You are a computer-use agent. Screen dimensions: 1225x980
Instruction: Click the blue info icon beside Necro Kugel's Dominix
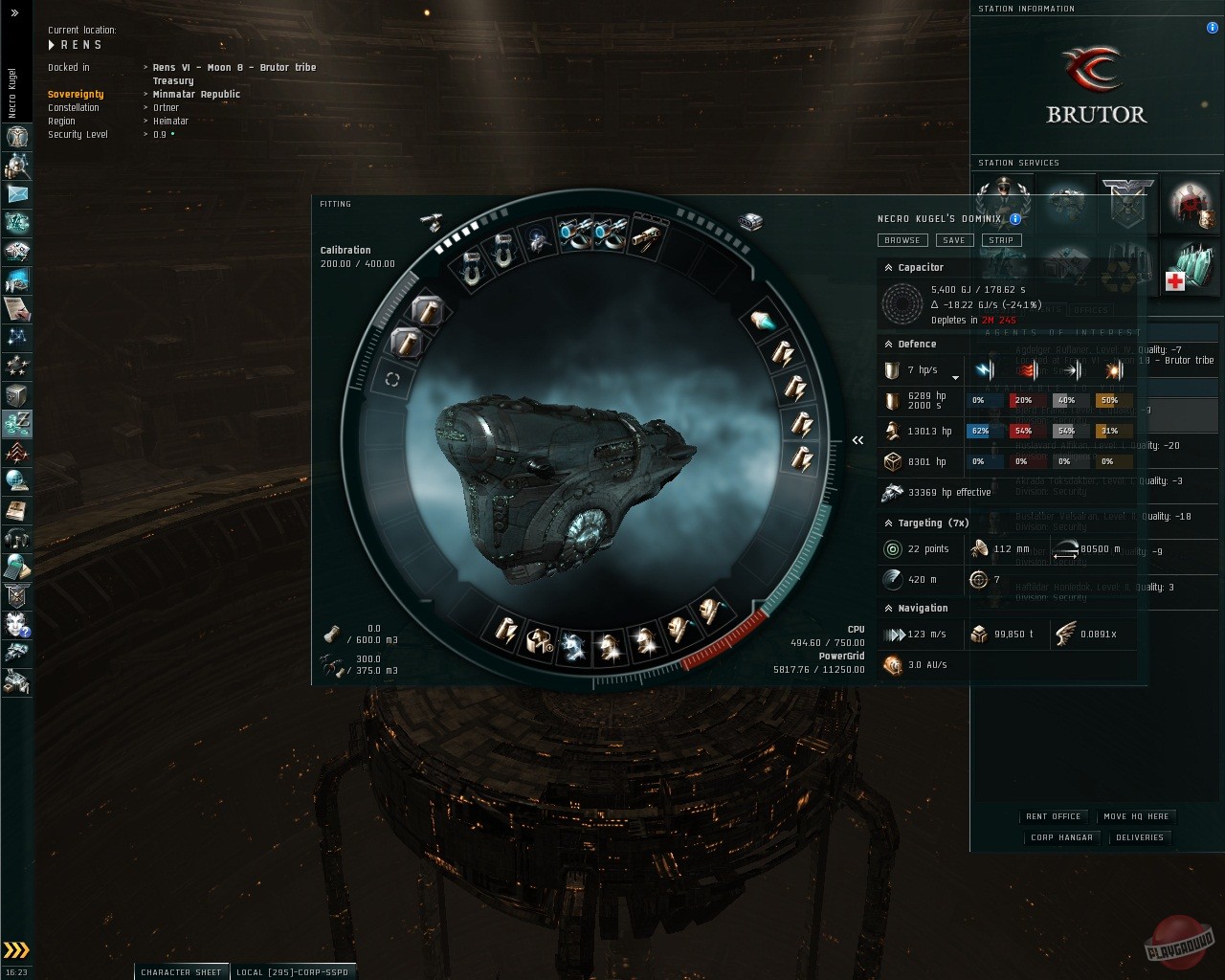pos(1015,219)
